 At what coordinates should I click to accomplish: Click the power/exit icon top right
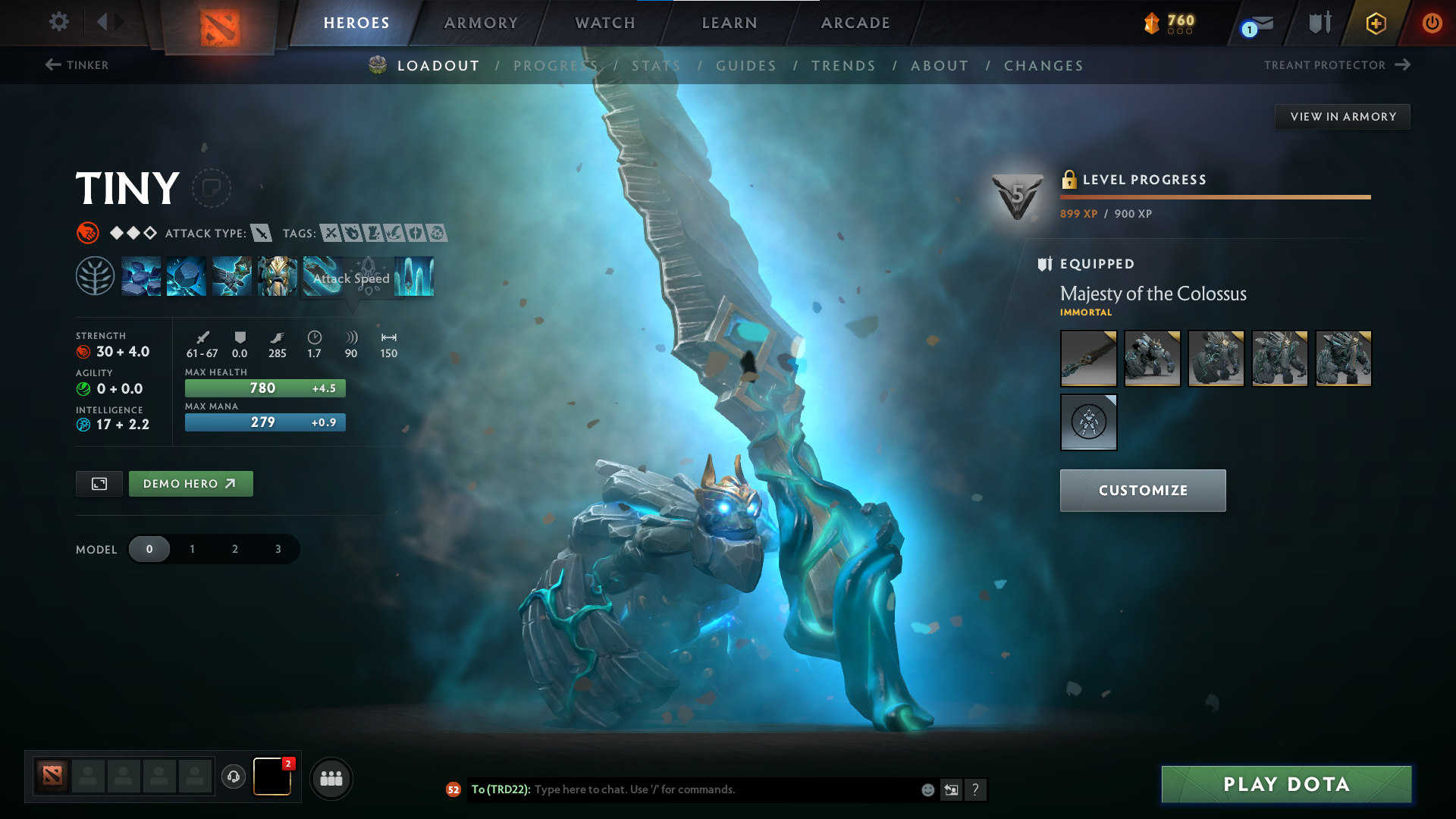click(x=1432, y=23)
